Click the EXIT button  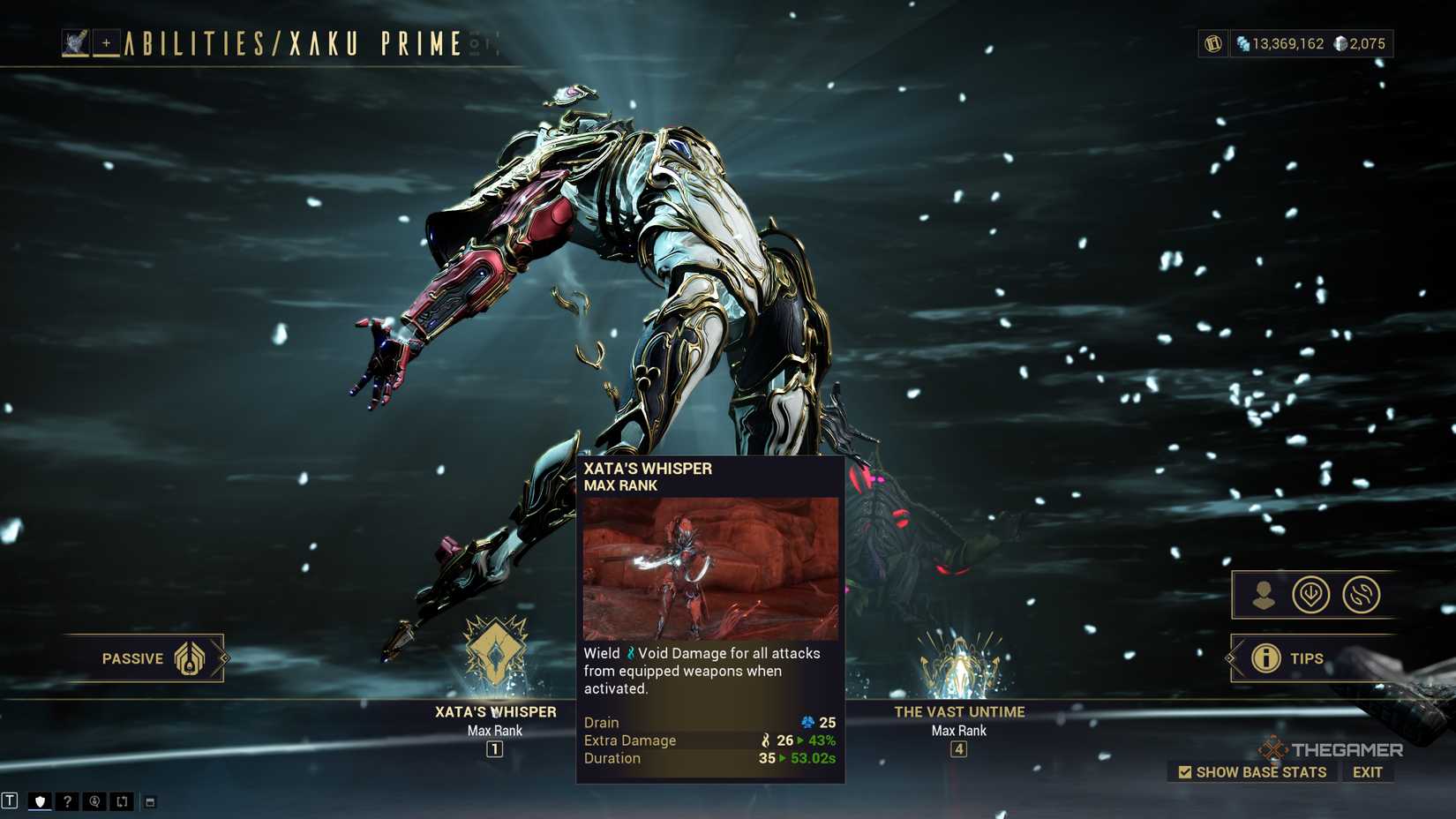1369,772
